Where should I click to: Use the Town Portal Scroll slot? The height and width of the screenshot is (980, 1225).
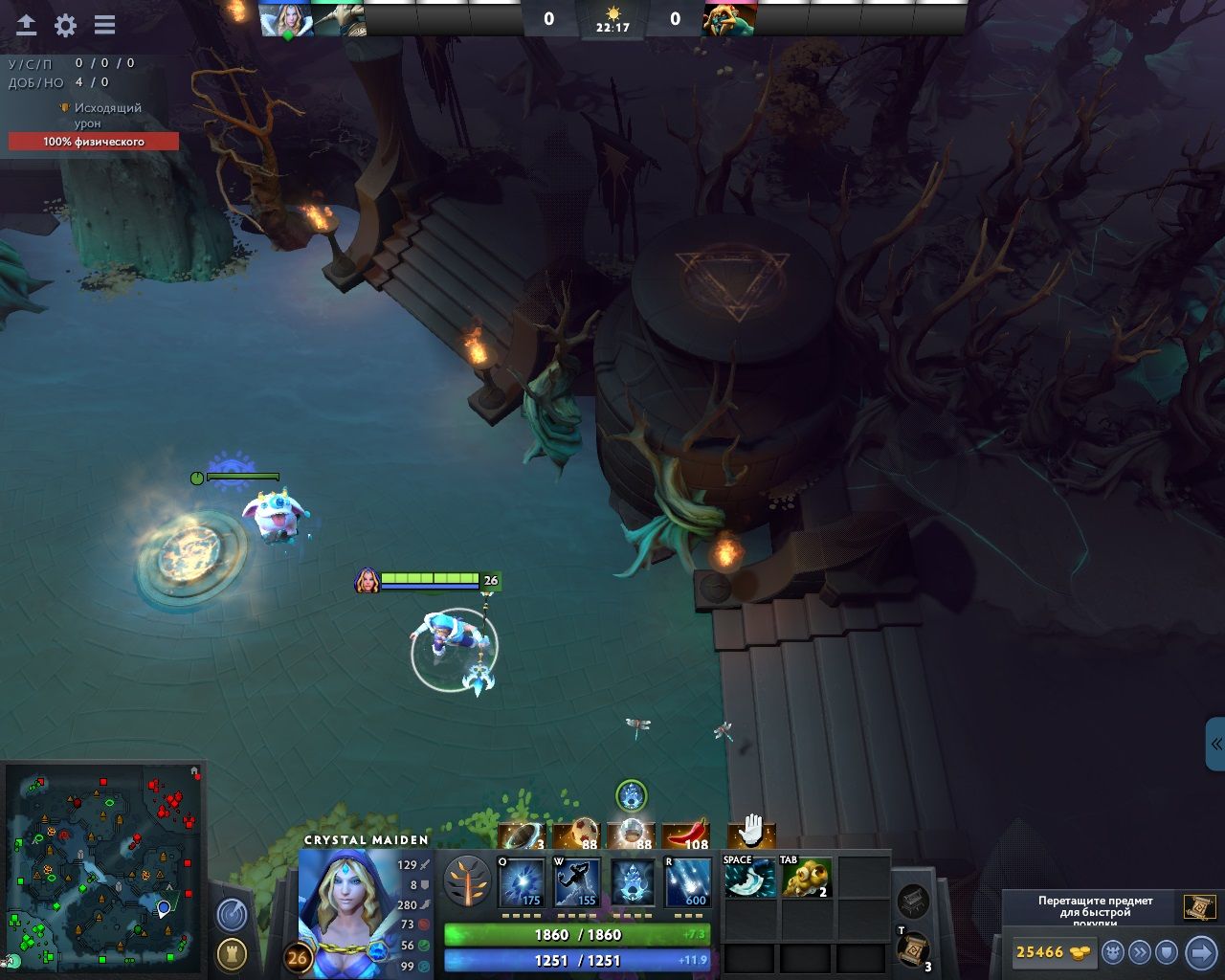[913, 950]
